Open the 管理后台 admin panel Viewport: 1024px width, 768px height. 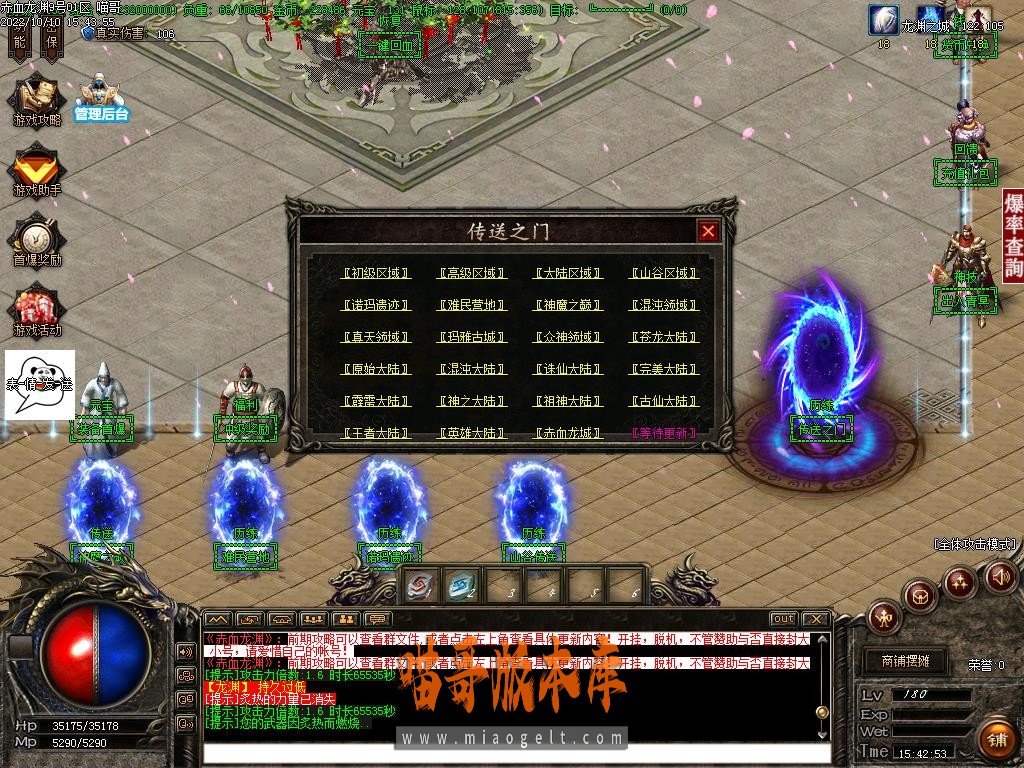[101, 97]
